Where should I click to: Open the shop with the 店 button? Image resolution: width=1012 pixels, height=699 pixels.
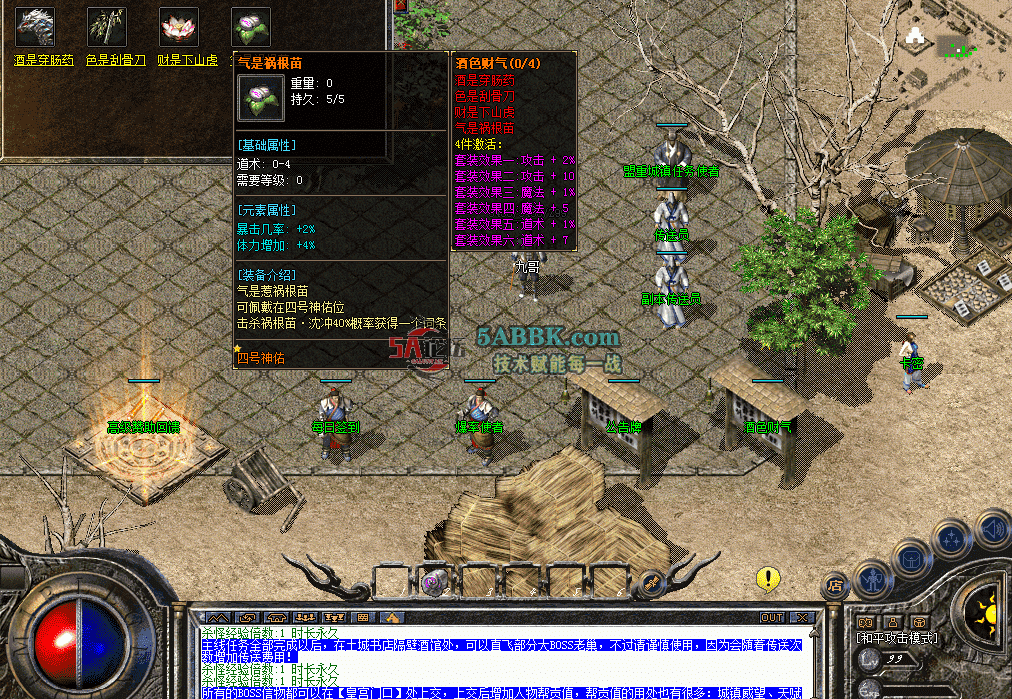point(835,587)
